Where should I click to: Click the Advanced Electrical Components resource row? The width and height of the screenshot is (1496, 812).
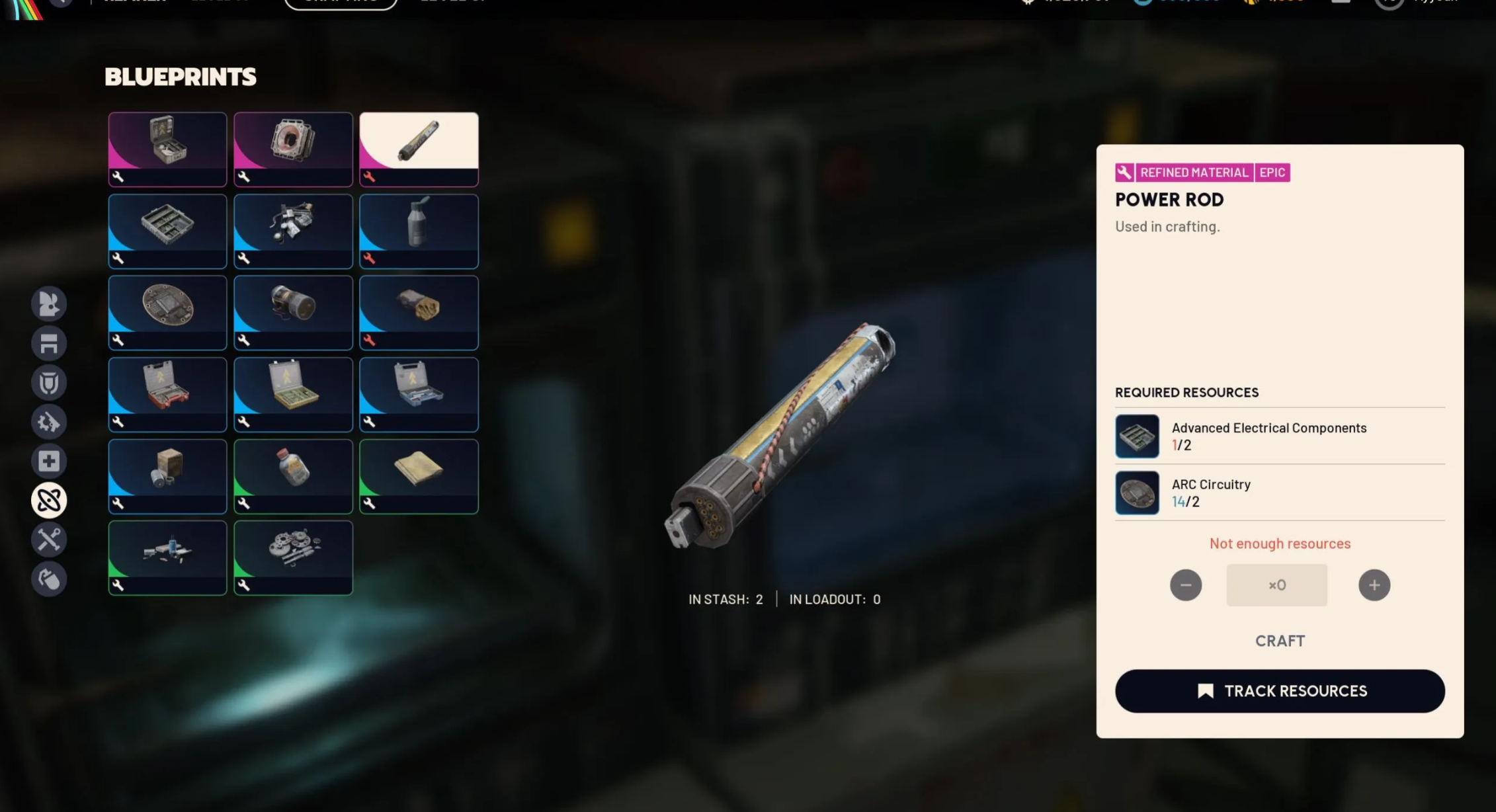point(1279,436)
